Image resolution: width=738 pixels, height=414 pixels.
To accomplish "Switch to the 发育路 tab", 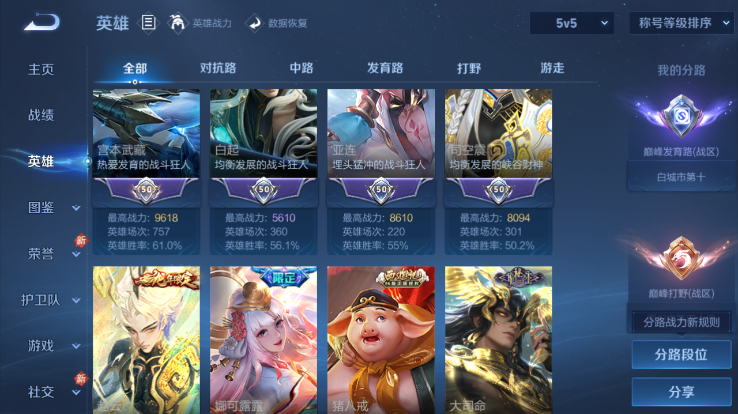I will 385,69.
